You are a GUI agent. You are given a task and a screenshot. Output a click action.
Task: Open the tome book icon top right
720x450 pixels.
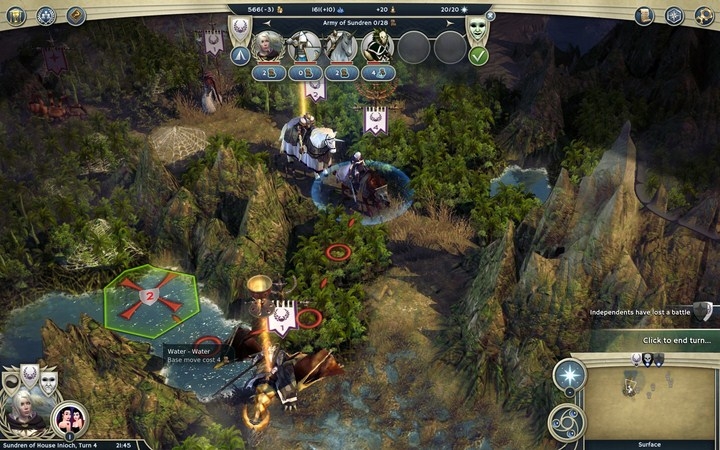pos(644,15)
